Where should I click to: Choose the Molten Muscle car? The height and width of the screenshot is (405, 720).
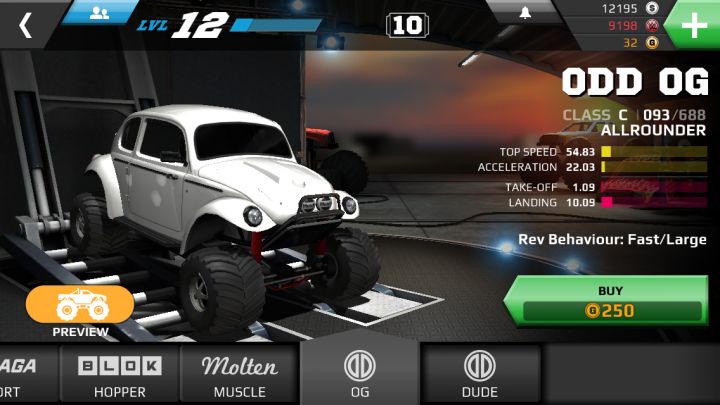[x=240, y=375]
